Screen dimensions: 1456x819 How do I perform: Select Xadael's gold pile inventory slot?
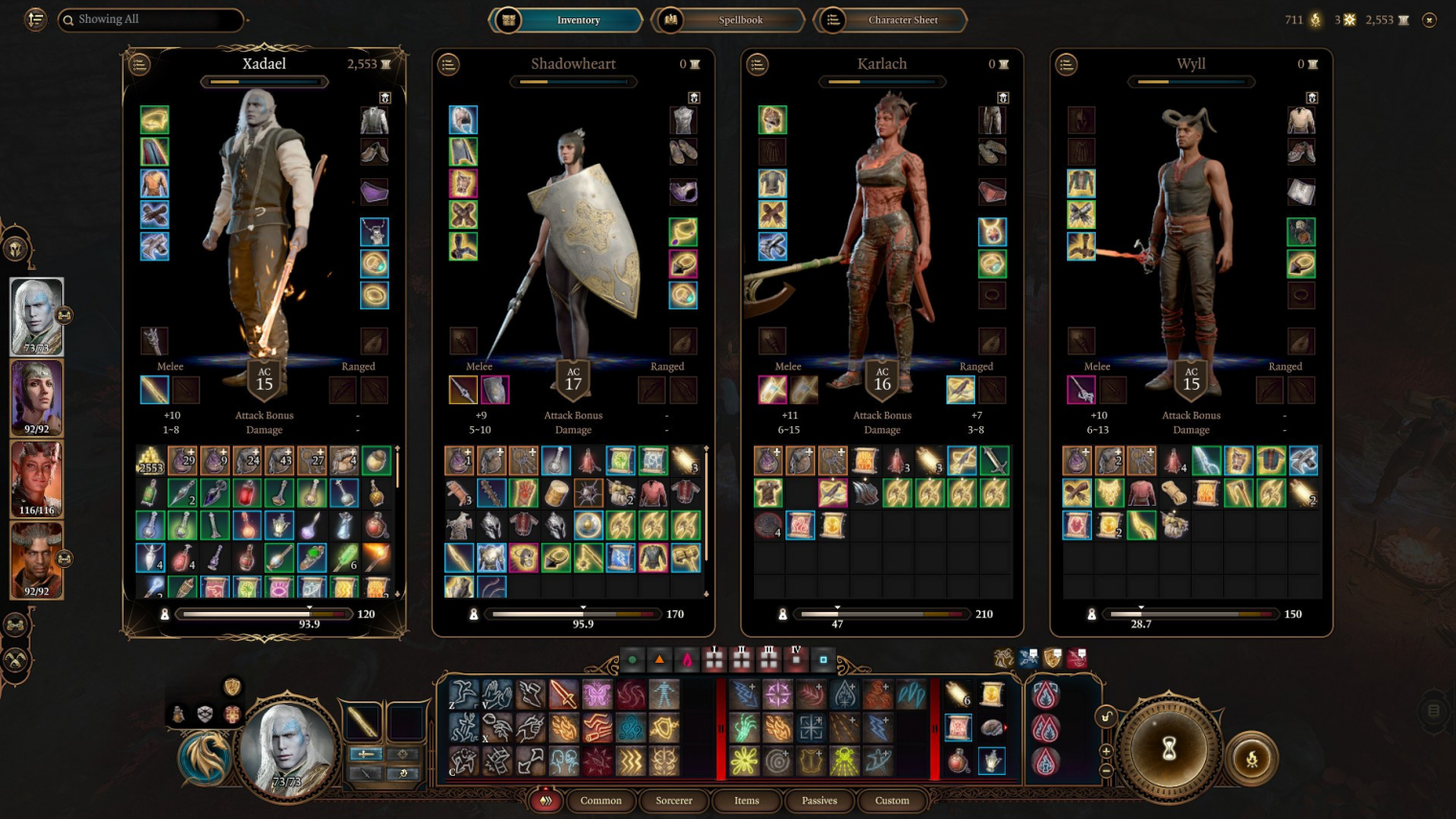[150, 462]
